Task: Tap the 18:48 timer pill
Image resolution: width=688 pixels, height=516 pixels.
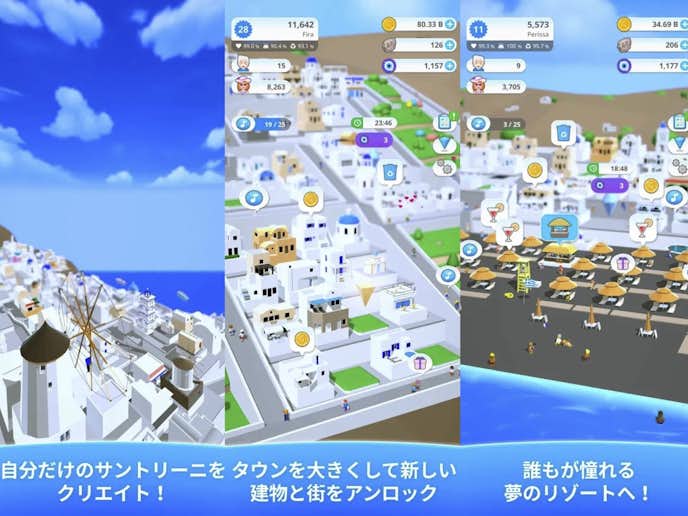Action: pos(610,169)
